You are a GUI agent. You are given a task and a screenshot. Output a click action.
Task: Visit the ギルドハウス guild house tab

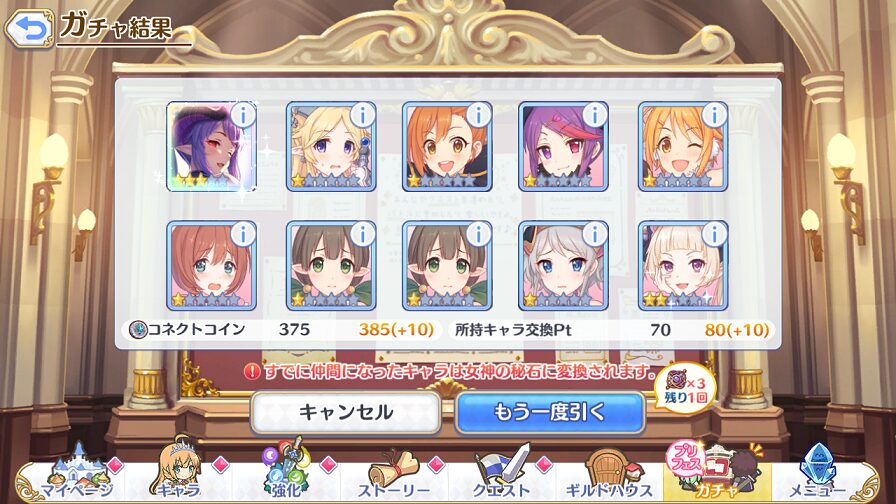click(x=611, y=476)
